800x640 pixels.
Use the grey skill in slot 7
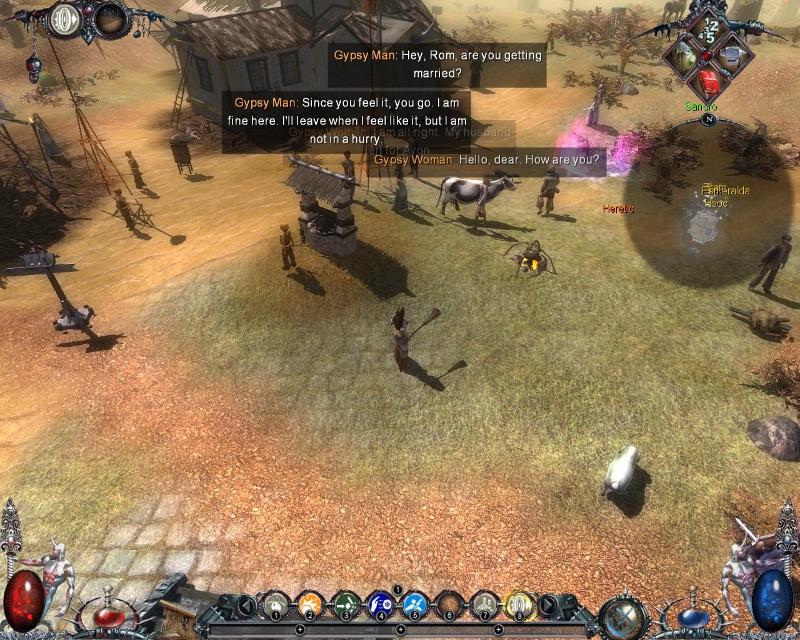coord(484,604)
